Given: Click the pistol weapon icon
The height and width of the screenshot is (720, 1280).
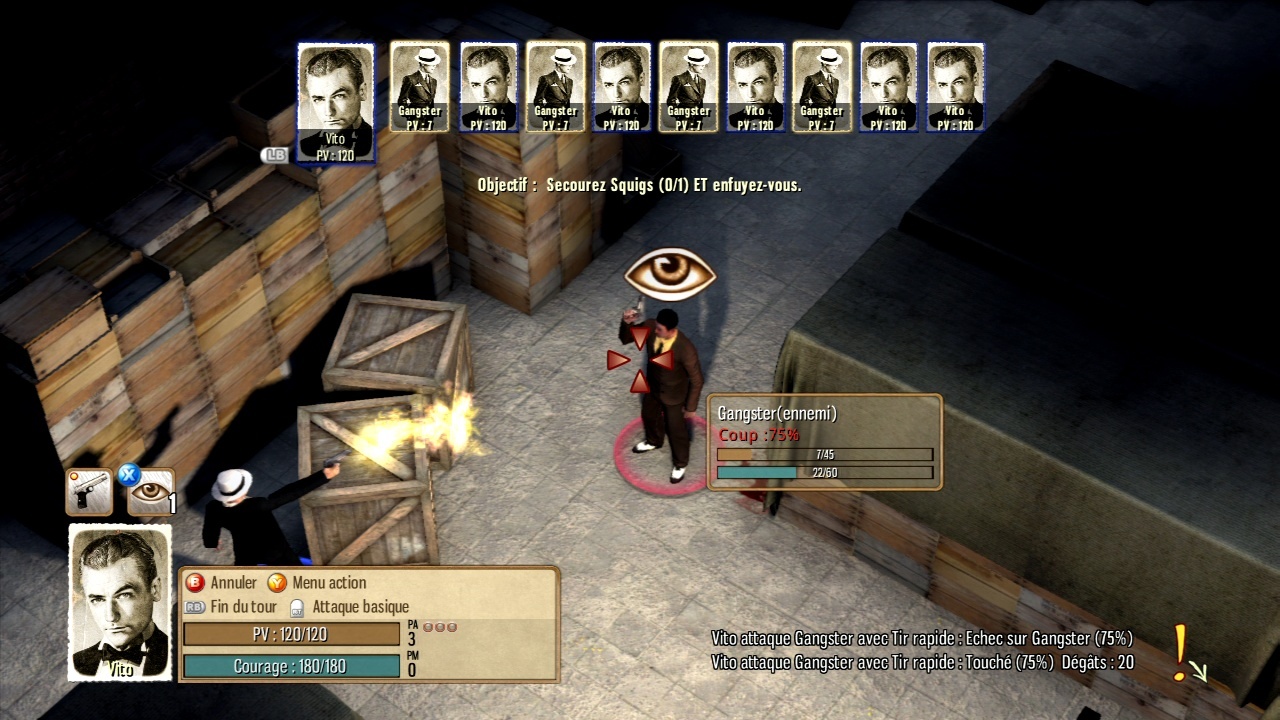Looking at the screenshot, I should tap(89, 492).
